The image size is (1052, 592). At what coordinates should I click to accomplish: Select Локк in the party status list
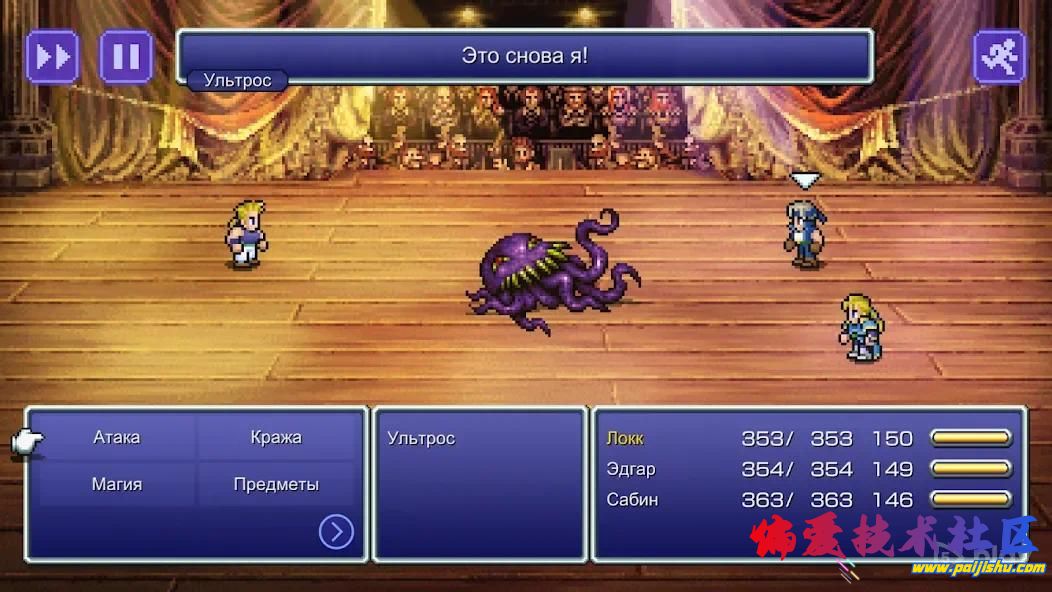point(625,438)
